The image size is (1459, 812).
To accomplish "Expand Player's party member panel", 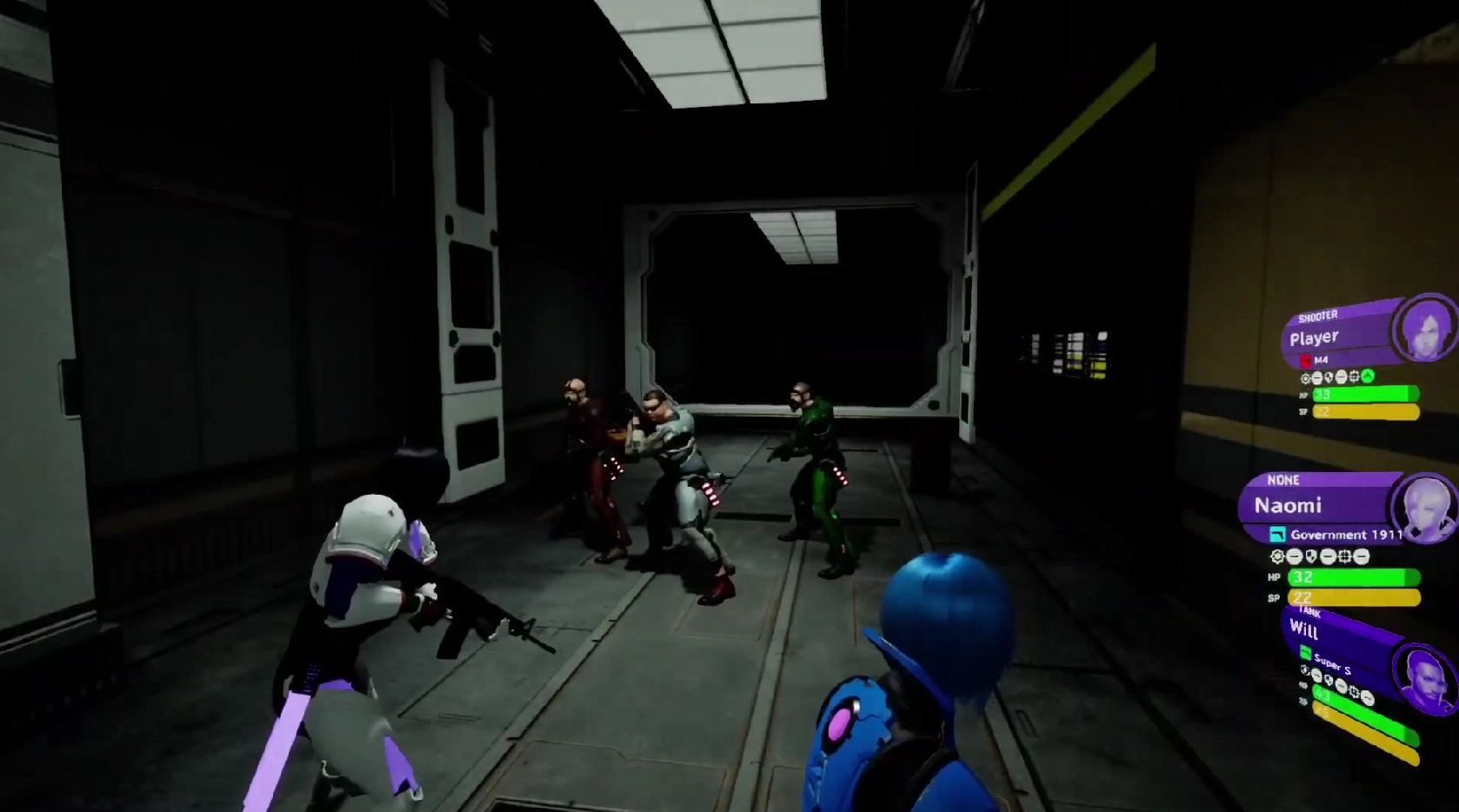I will coord(1315,337).
